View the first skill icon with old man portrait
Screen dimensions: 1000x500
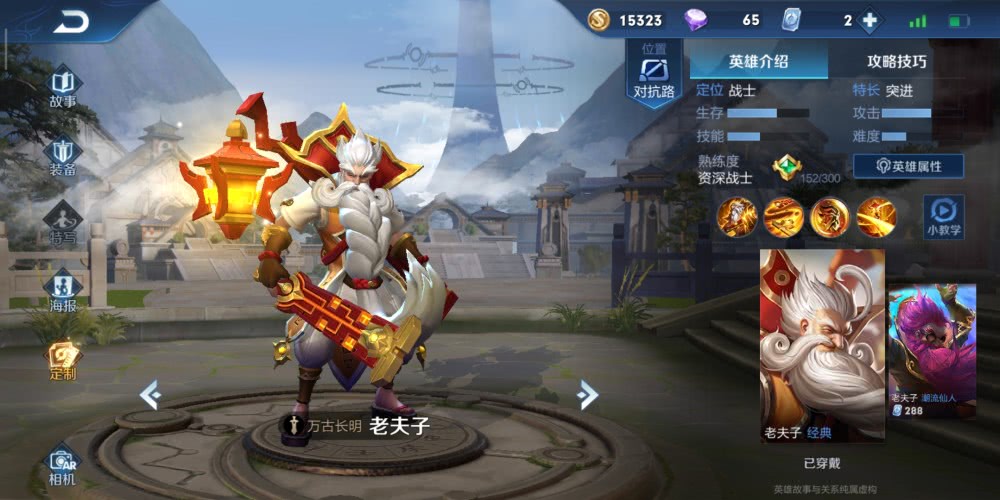click(736, 217)
